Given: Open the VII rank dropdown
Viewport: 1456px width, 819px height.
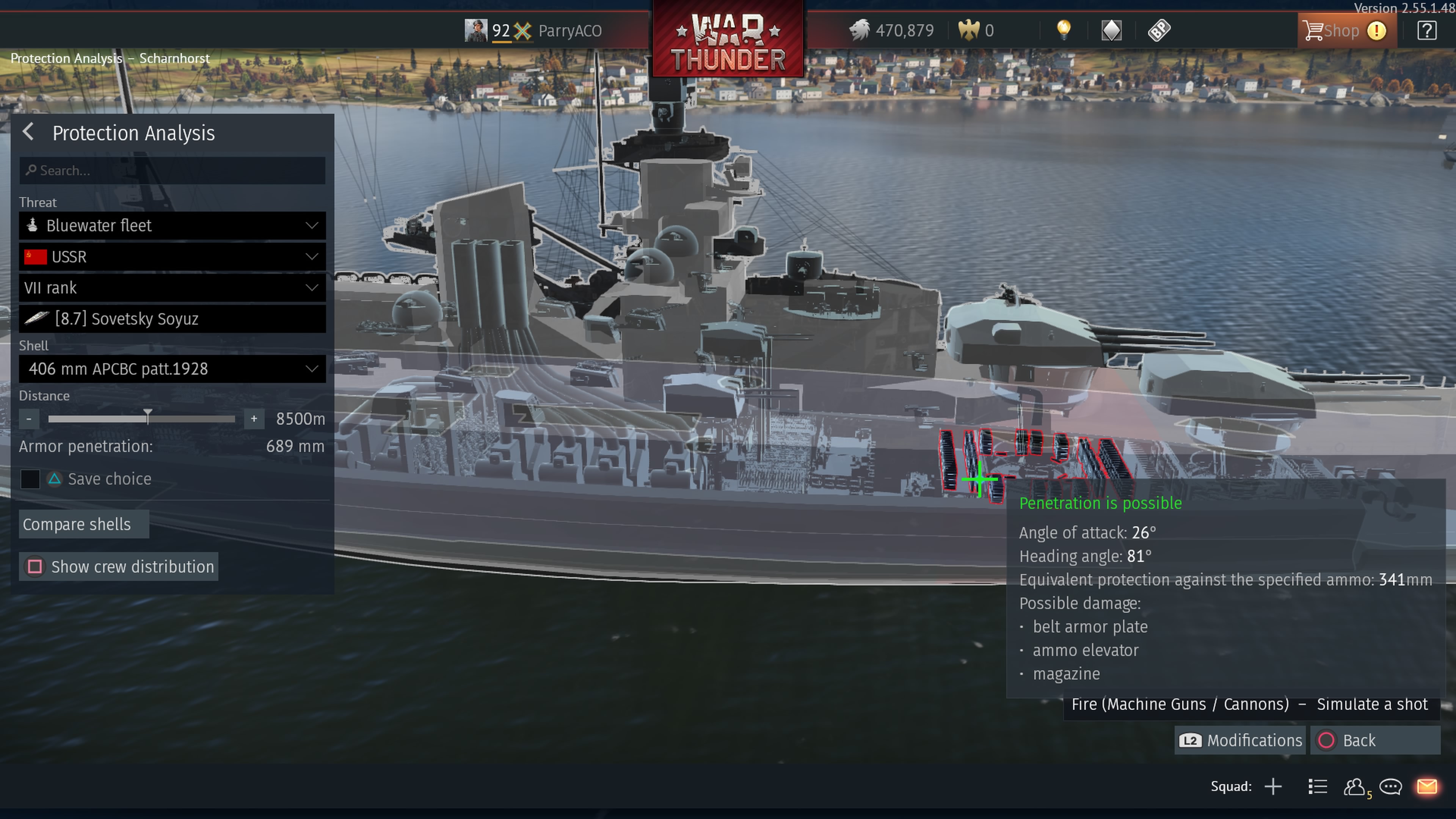Looking at the screenshot, I should [x=173, y=288].
